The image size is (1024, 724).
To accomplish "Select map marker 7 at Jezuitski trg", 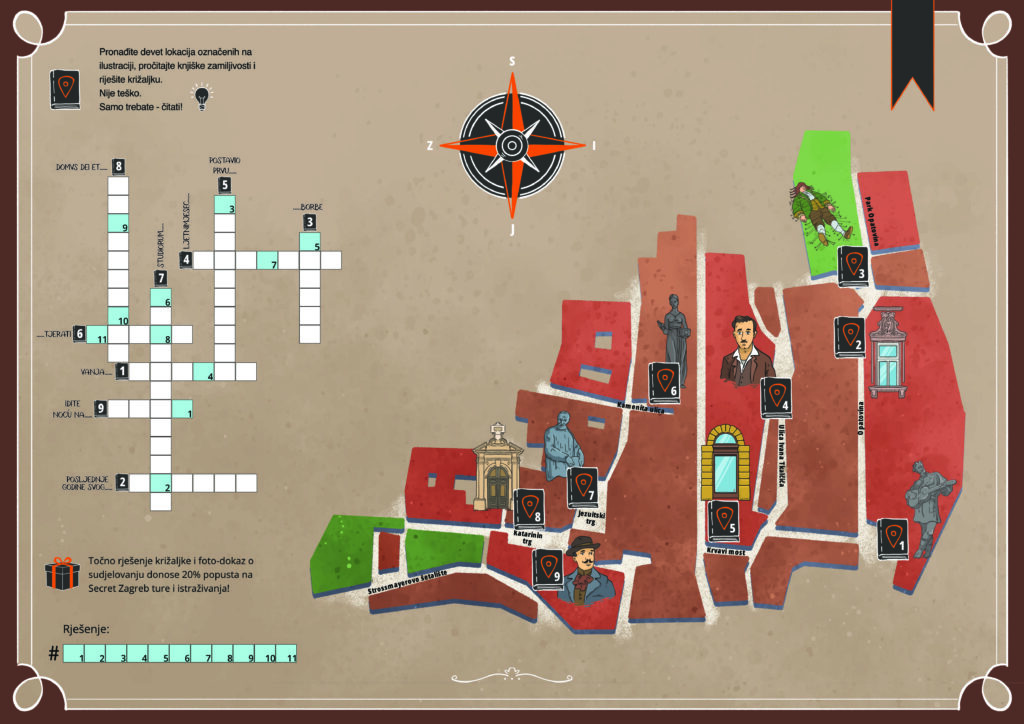I will [x=583, y=487].
